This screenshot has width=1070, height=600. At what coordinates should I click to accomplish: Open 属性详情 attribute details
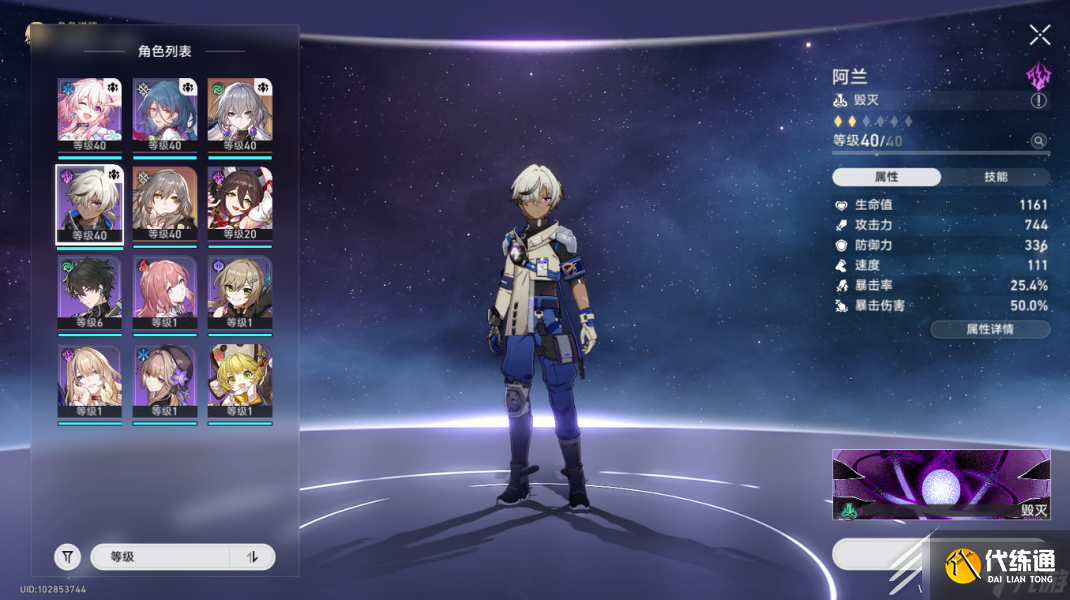pyautogui.click(x=990, y=329)
